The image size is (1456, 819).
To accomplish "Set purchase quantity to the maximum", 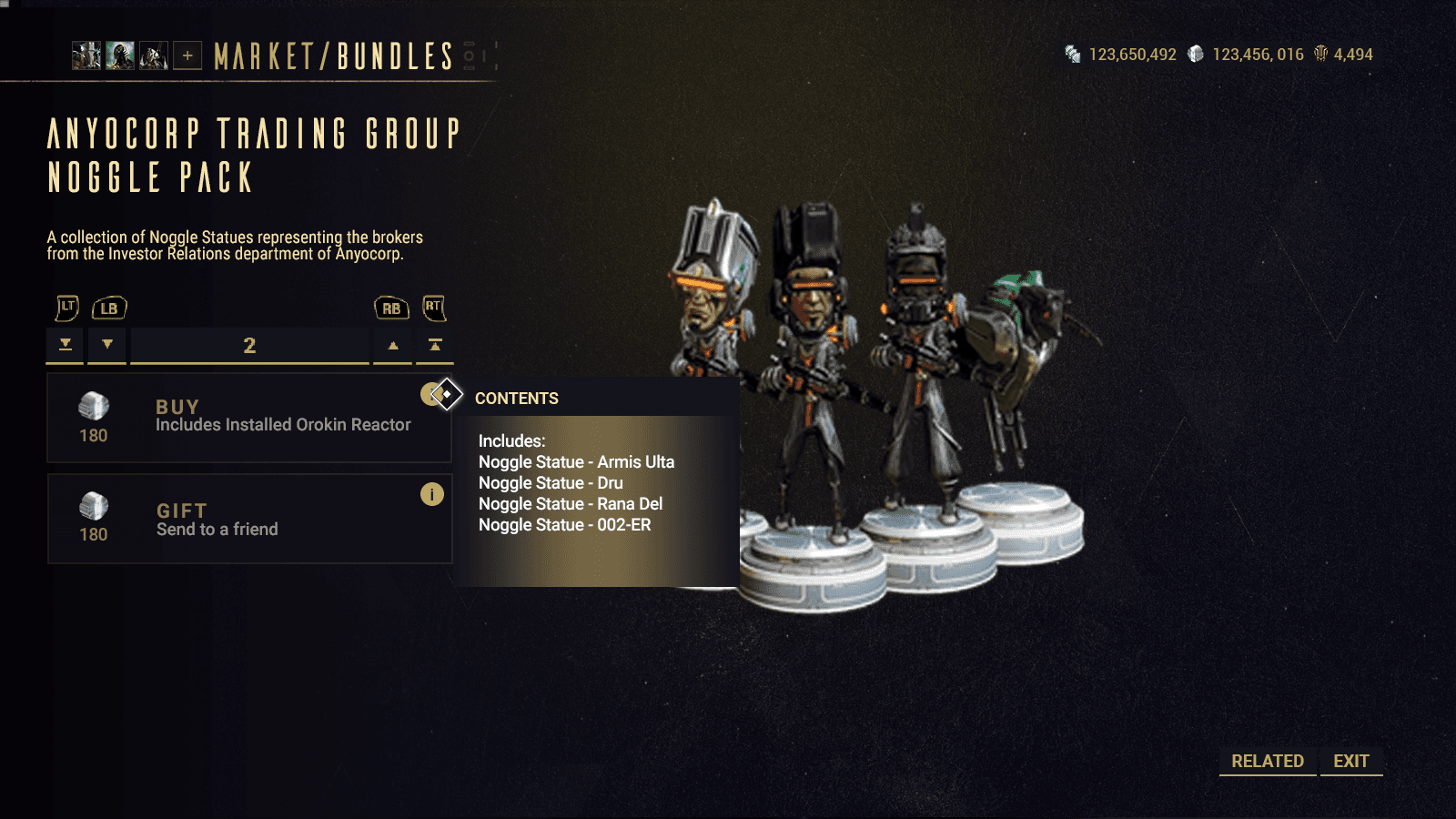I will pyautogui.click(x=435, y=346).
